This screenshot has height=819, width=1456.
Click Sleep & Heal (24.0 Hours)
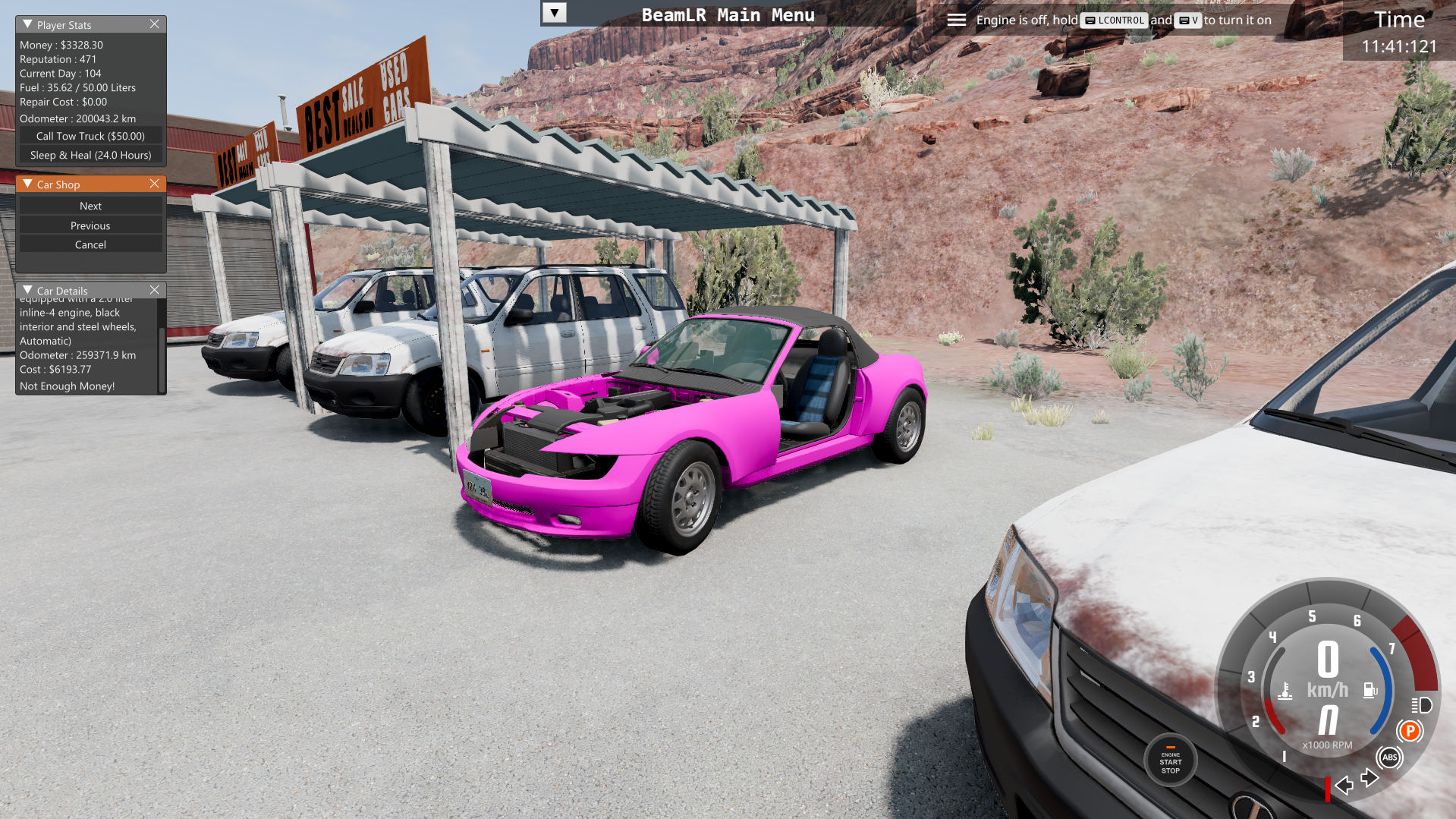point(90,155)
